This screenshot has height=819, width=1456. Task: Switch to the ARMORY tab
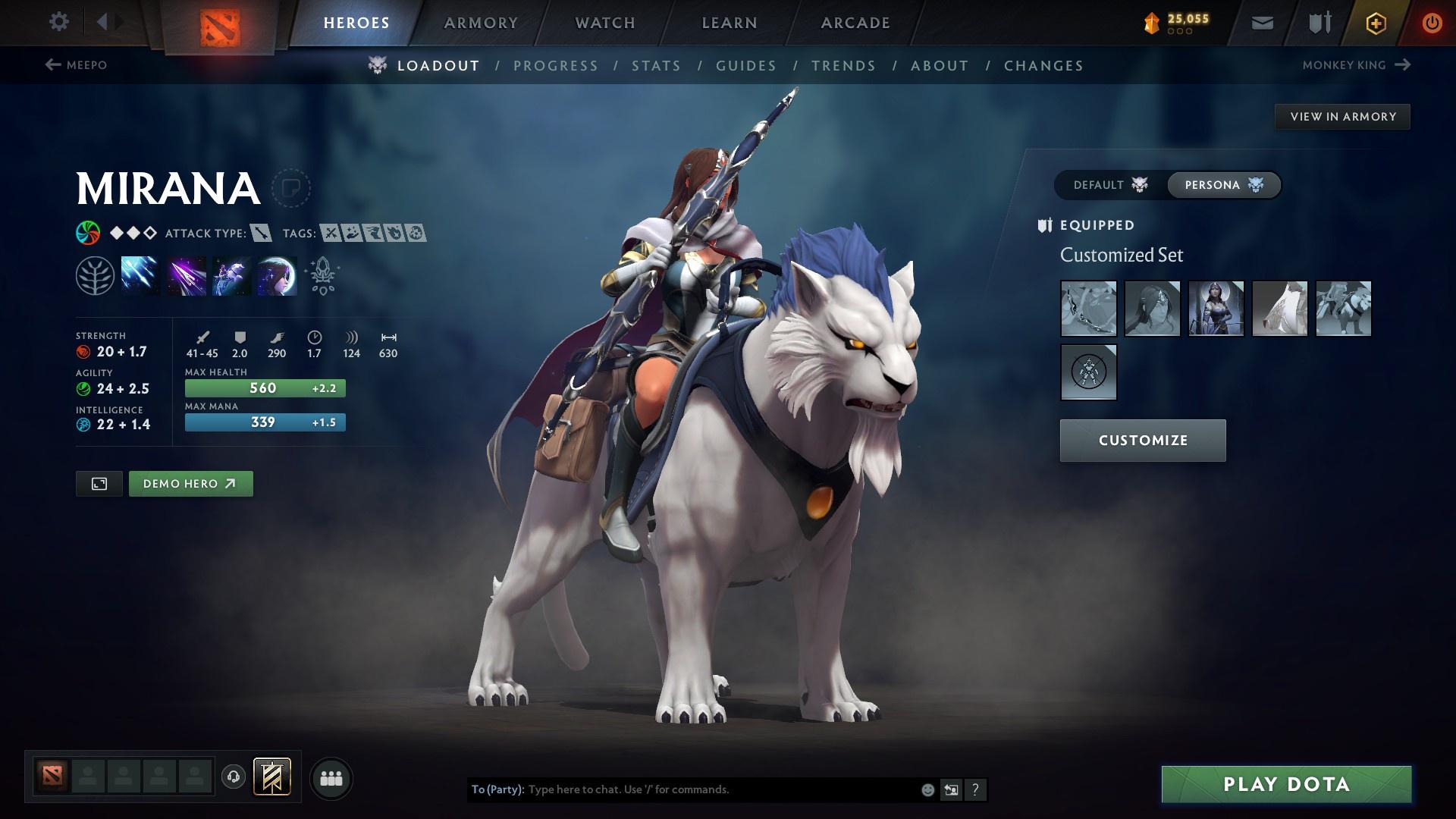[x=482, y=22]
